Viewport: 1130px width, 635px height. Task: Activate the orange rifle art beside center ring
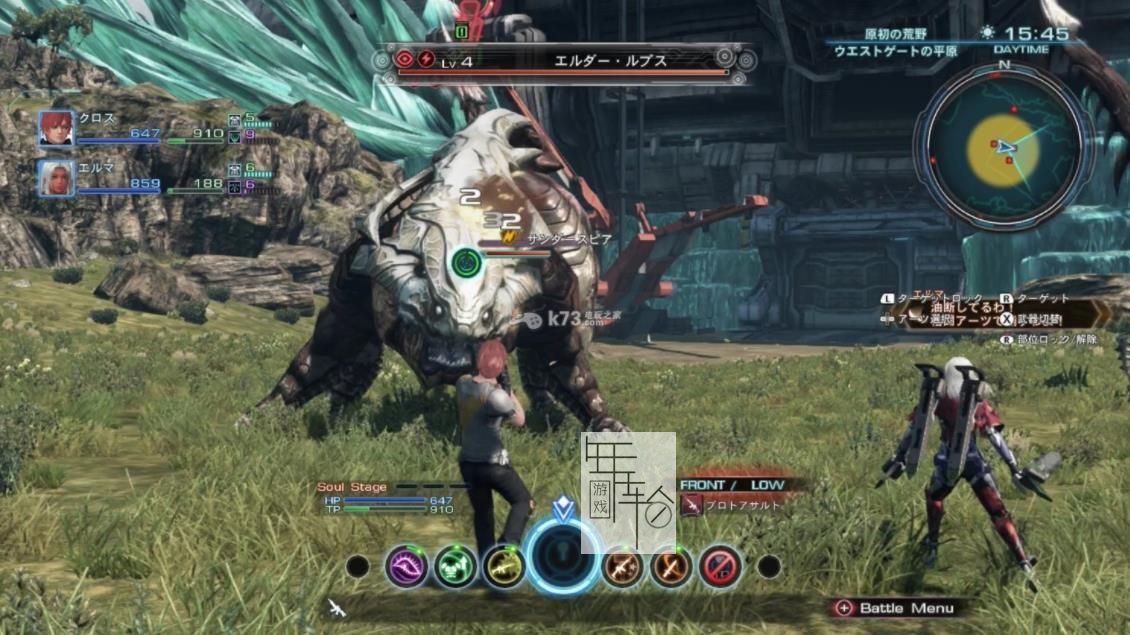tap(622, 567)
